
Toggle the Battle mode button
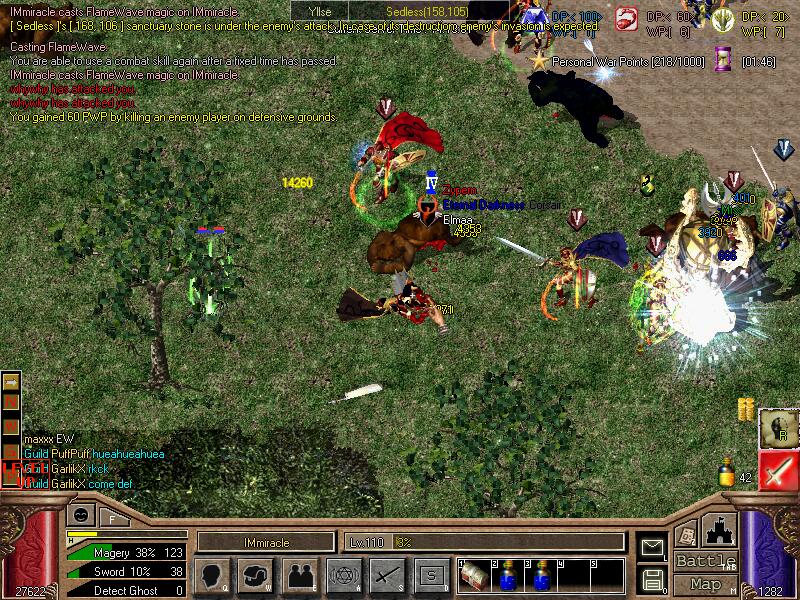pyautogui.click(x=706, y=561)
